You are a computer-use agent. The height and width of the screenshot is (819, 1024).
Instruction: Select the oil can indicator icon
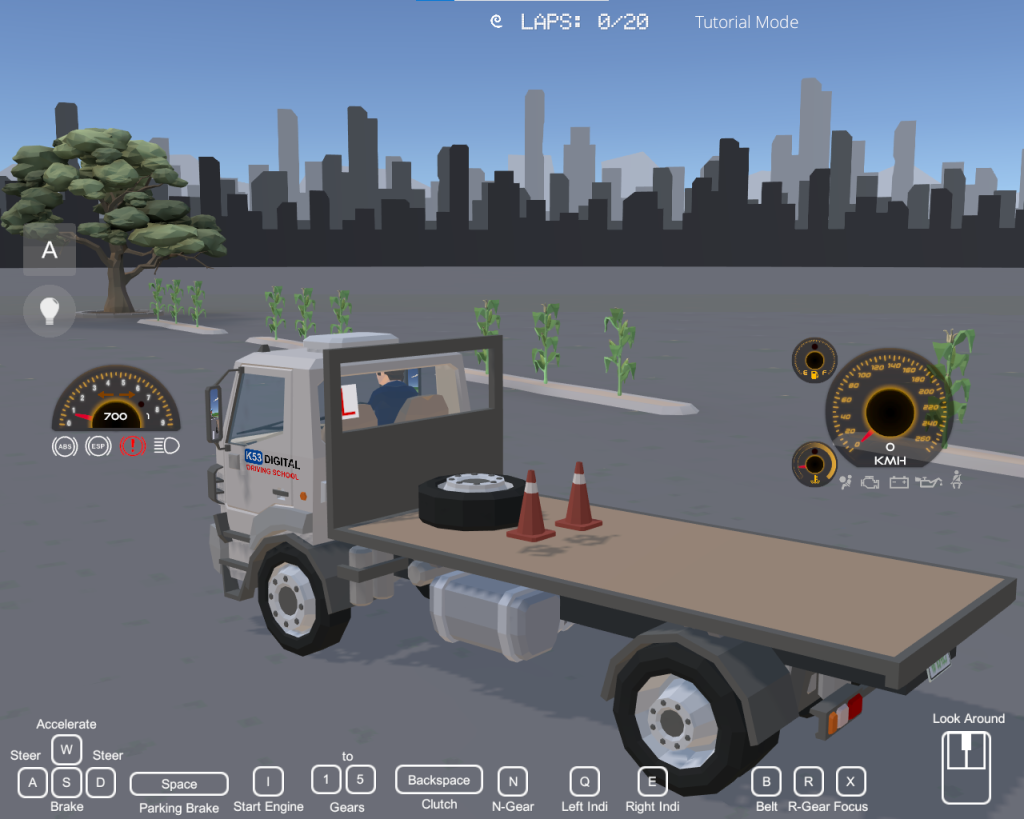tap(929, 483)
